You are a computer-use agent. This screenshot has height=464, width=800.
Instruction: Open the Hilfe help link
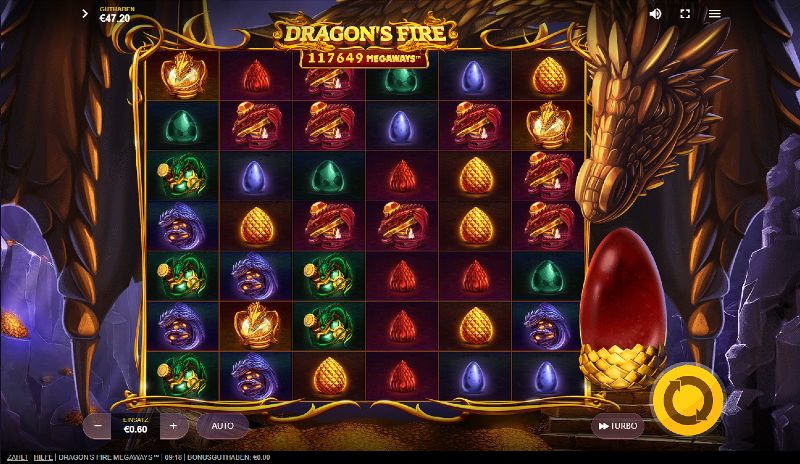(41, 457)
